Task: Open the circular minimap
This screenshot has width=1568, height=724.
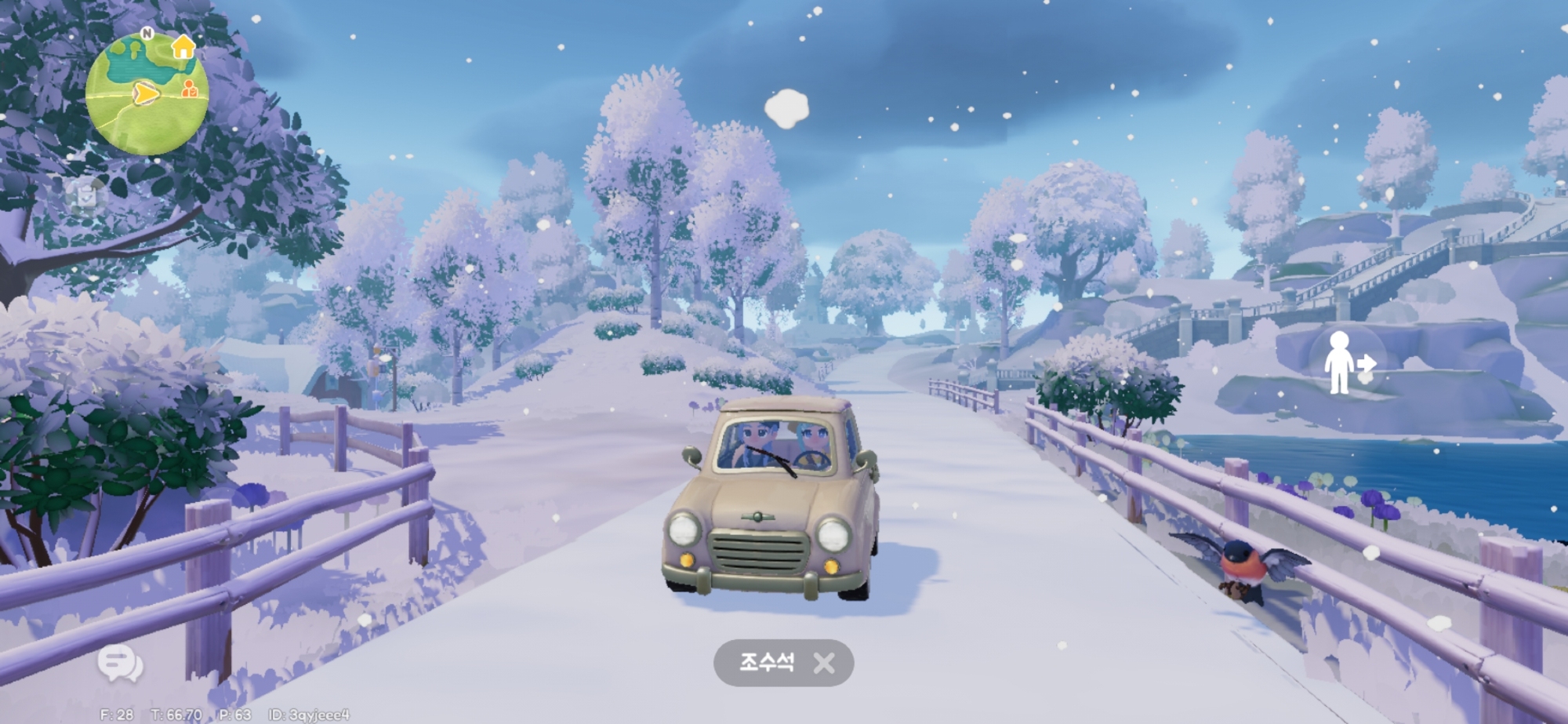Action: (147, 94)
